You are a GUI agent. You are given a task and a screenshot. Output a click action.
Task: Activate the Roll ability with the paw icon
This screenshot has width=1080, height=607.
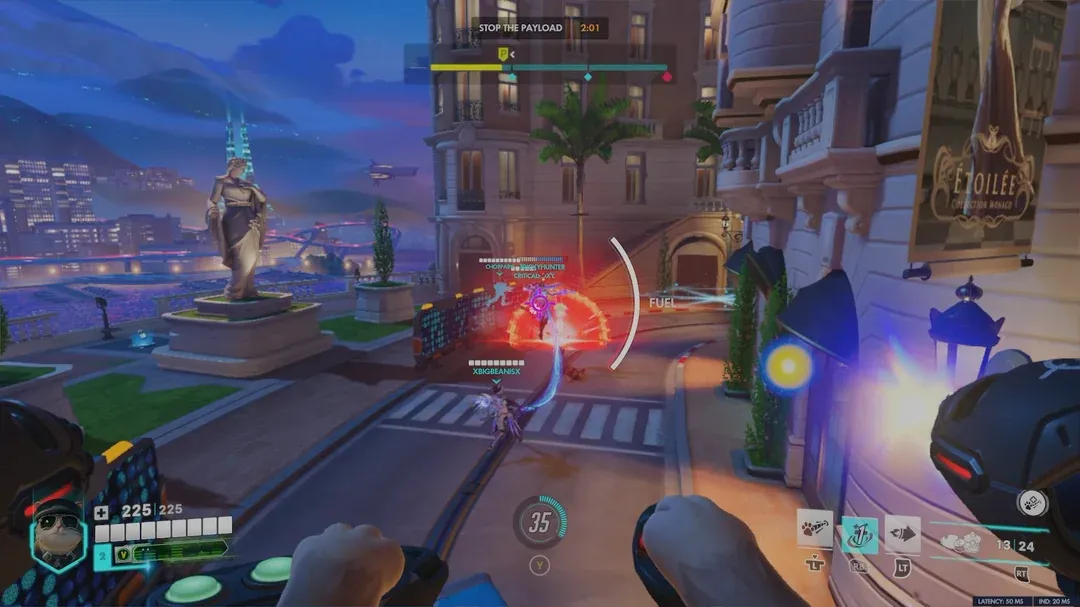(x=815, y=529)
